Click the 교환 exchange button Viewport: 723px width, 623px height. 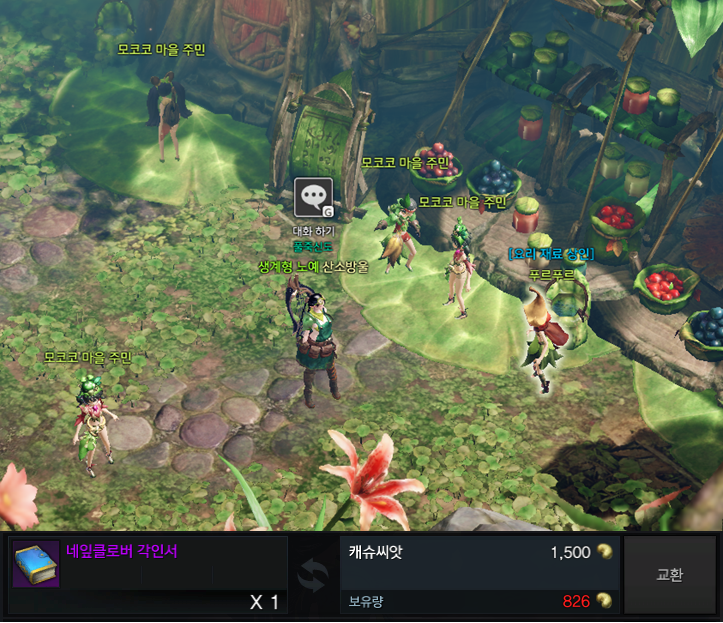click(x=669, y=575)
